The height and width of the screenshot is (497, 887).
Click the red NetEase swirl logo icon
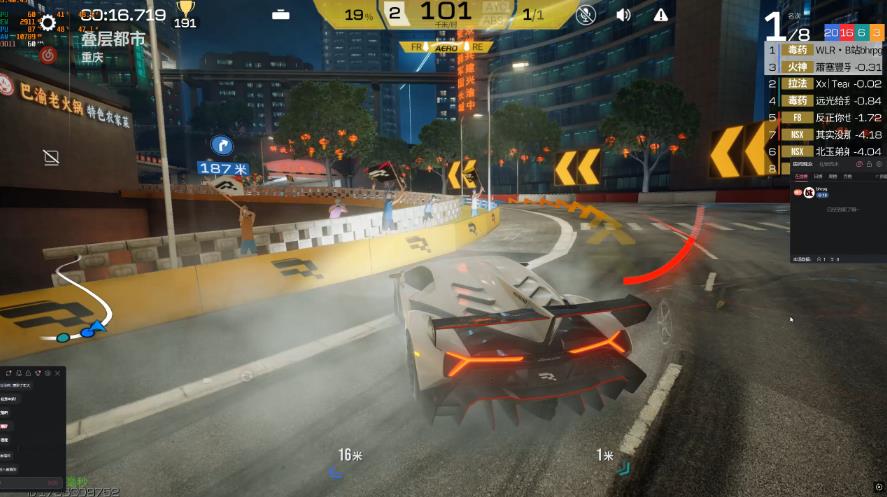[x=48, y=55]
